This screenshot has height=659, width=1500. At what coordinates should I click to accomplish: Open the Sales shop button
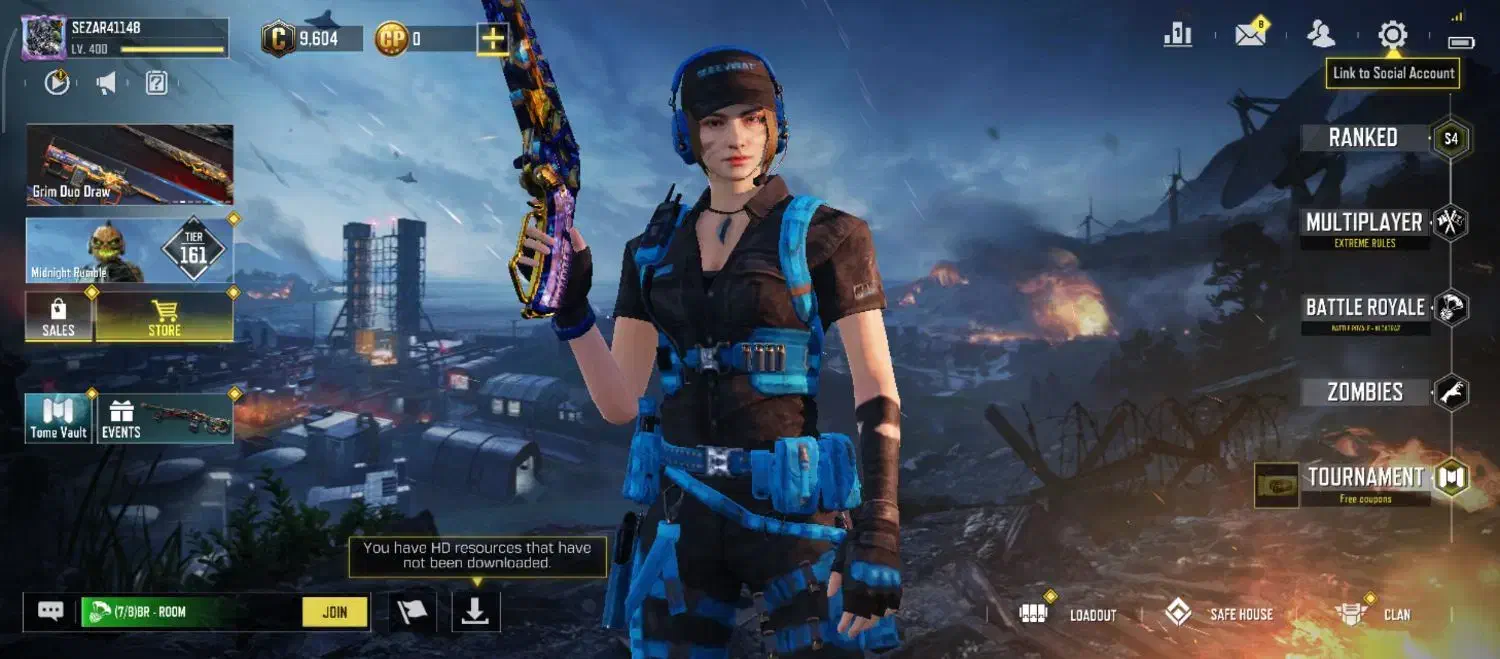[x=59, y=317]
